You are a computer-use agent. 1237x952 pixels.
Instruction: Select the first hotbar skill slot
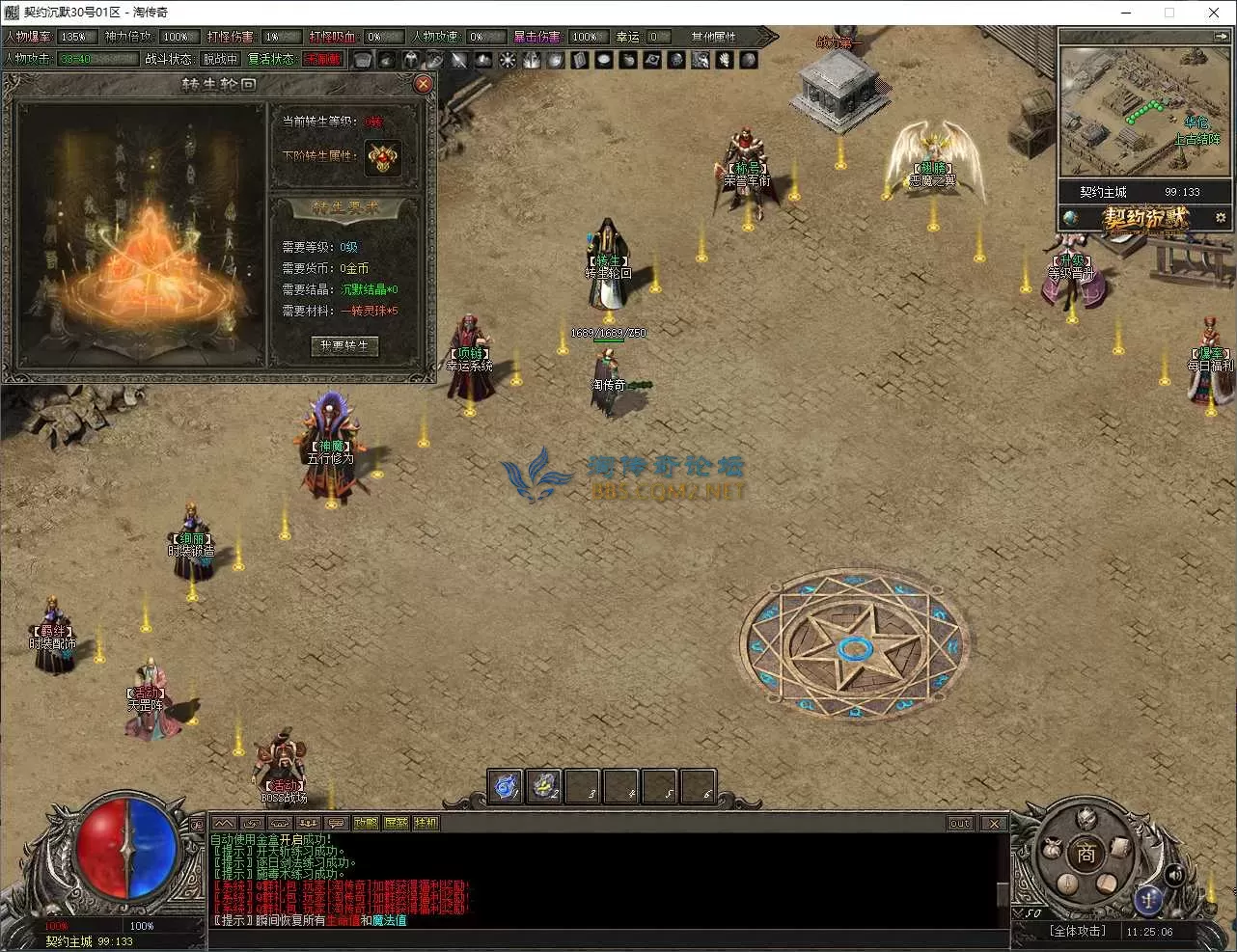click(x=506, y=787)
